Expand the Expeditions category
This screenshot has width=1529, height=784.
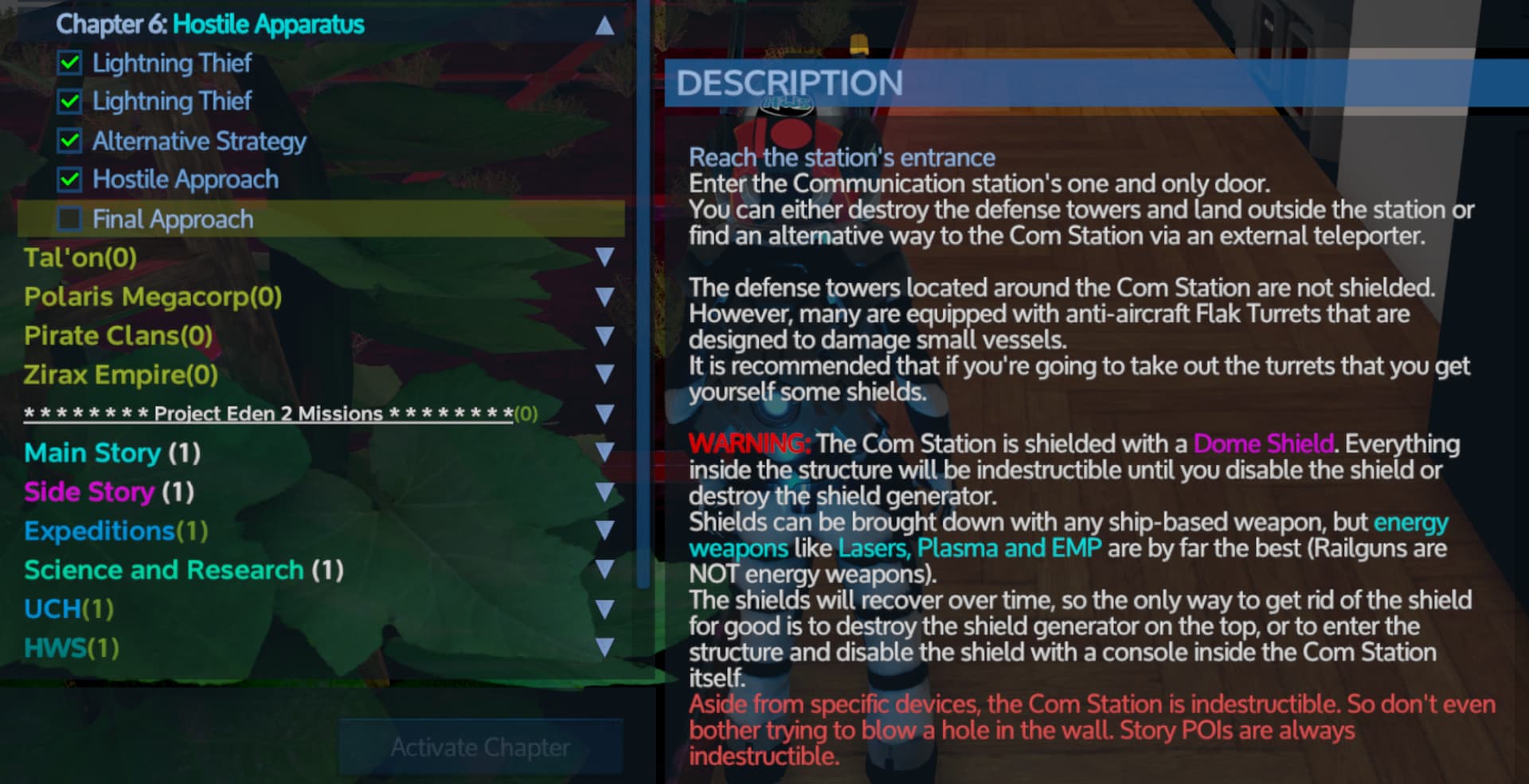click(604, 531)
